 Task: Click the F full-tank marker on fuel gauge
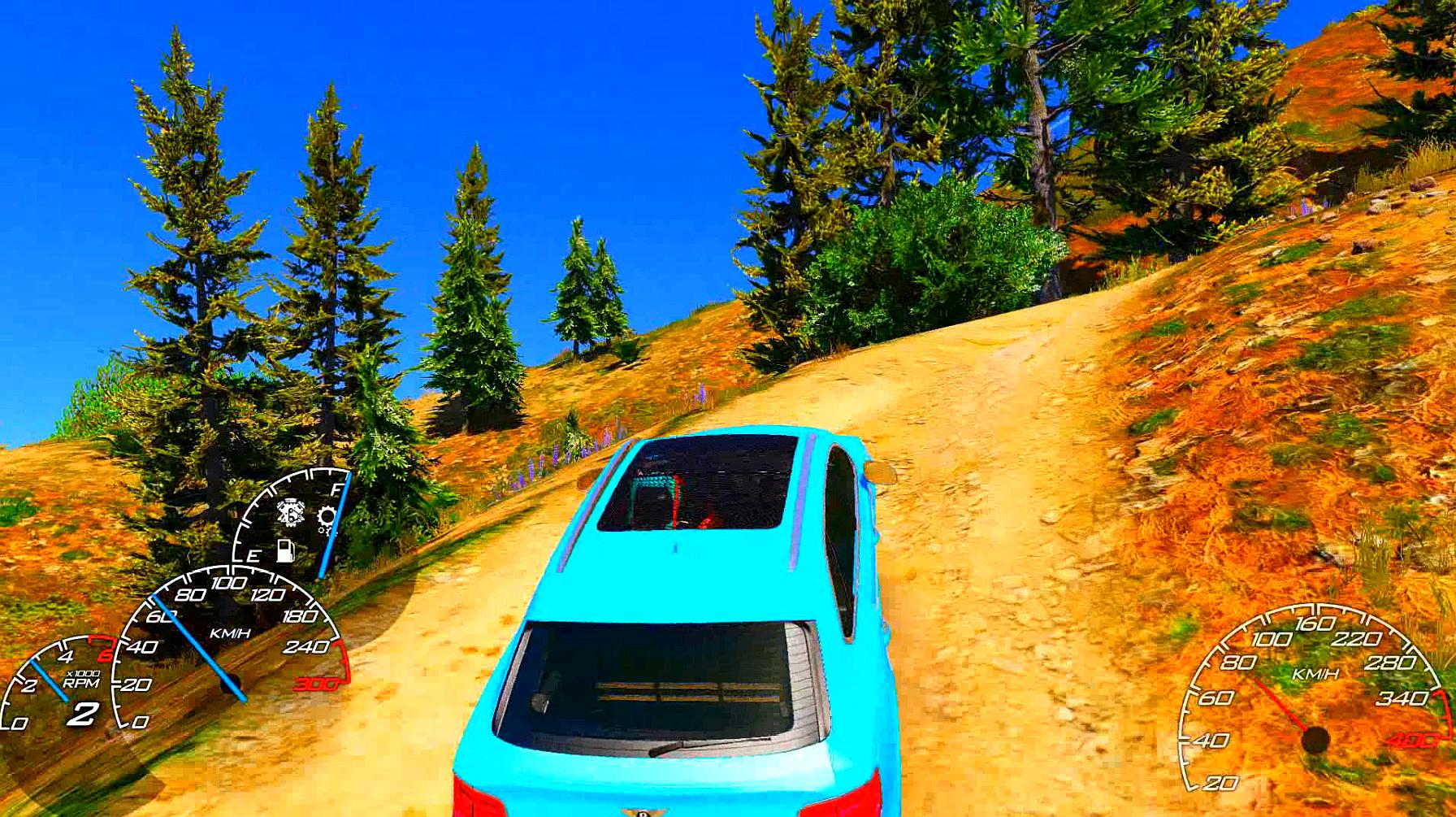pyautogui.click(x=336, y=489)
